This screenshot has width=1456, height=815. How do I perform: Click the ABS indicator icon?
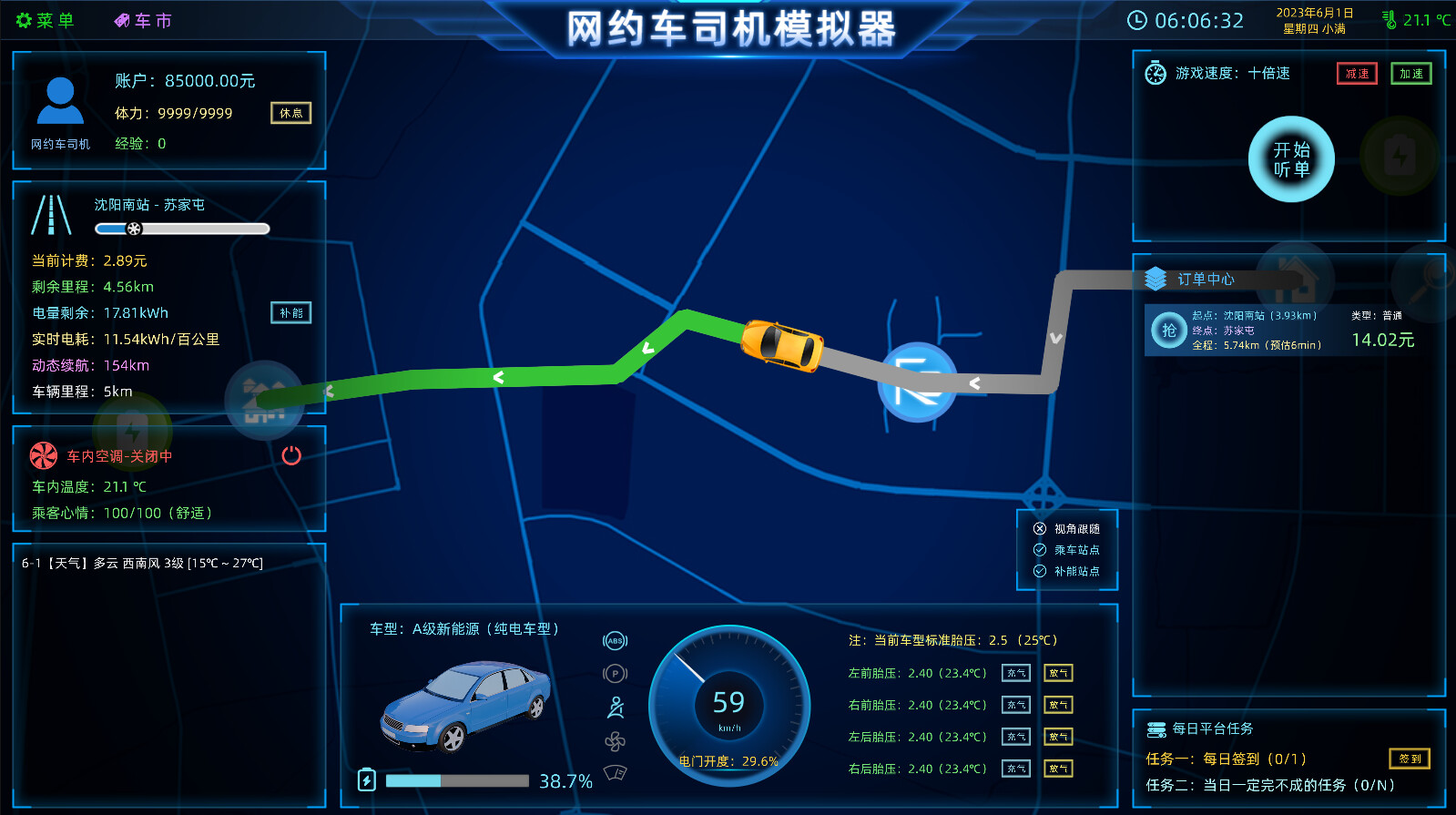pos(615,641)
